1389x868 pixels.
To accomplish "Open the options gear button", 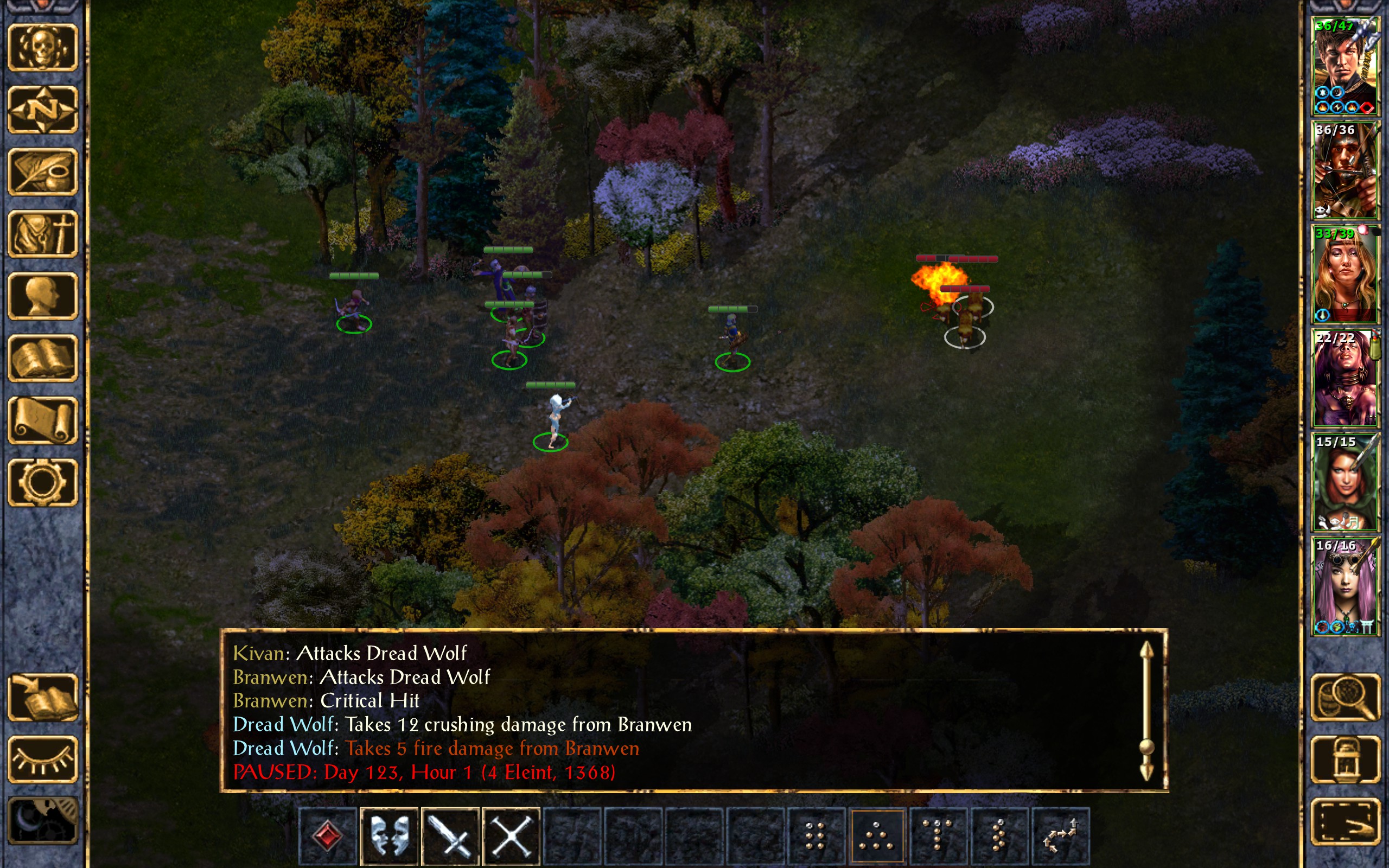I will coord(42,482).
